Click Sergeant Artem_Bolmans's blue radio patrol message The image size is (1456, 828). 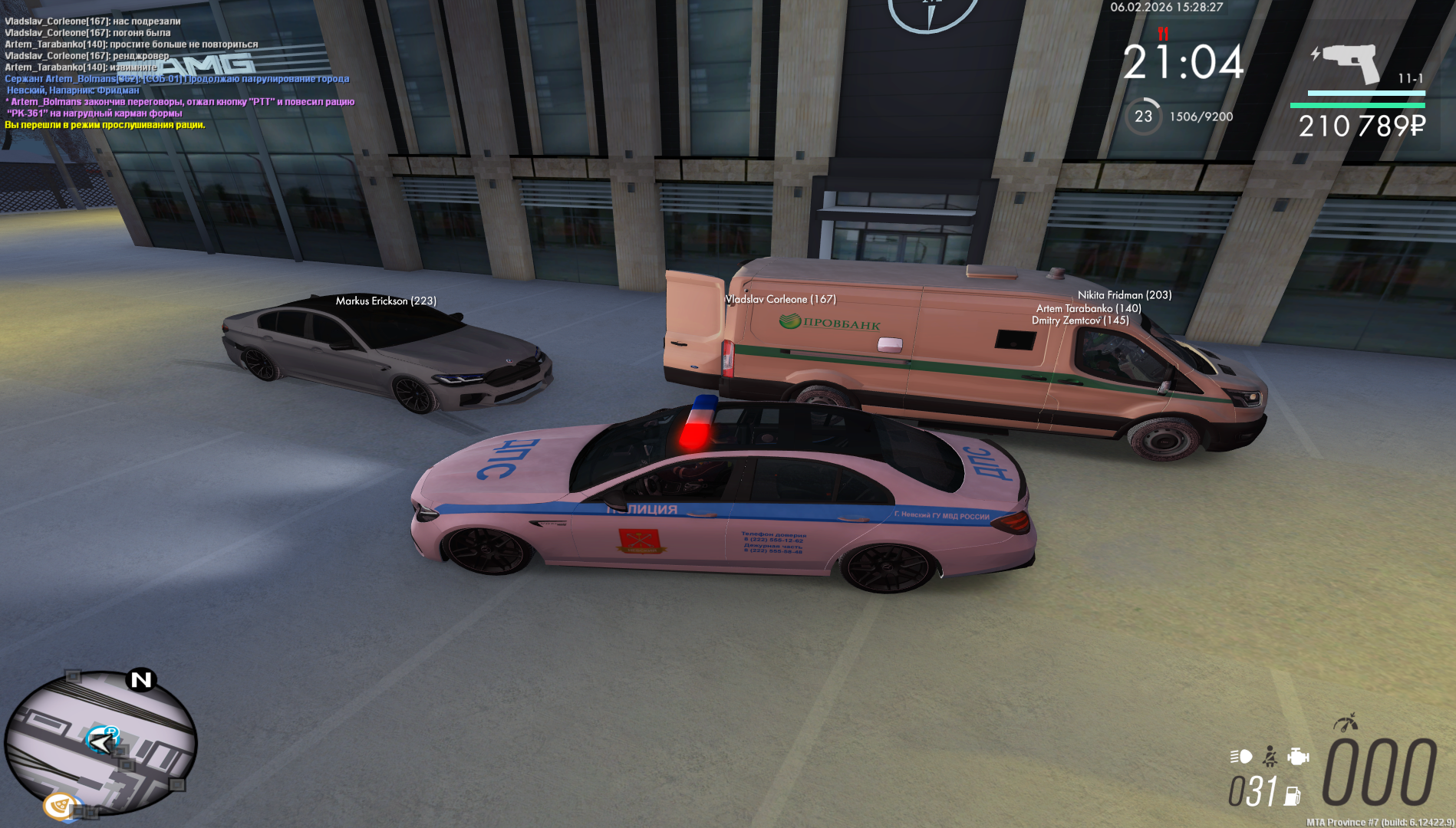(x=176, y=79)
